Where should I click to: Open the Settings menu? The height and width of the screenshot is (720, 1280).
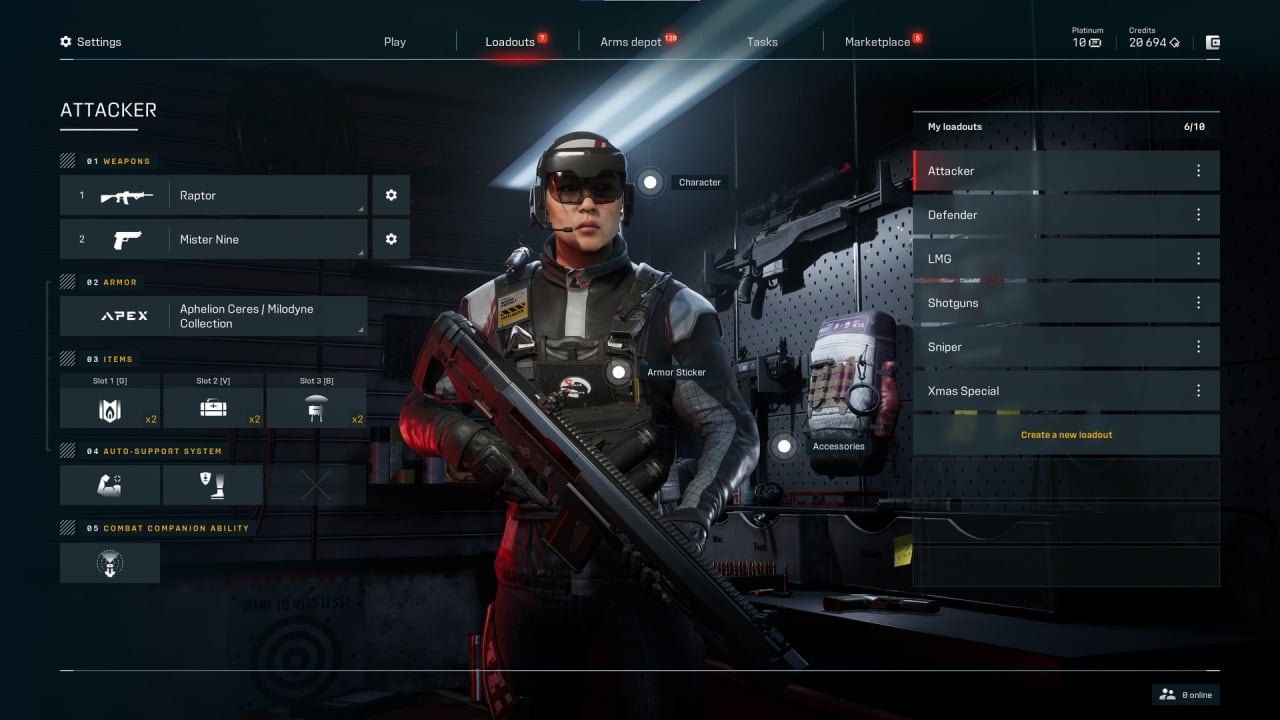[x=91, y=42]
